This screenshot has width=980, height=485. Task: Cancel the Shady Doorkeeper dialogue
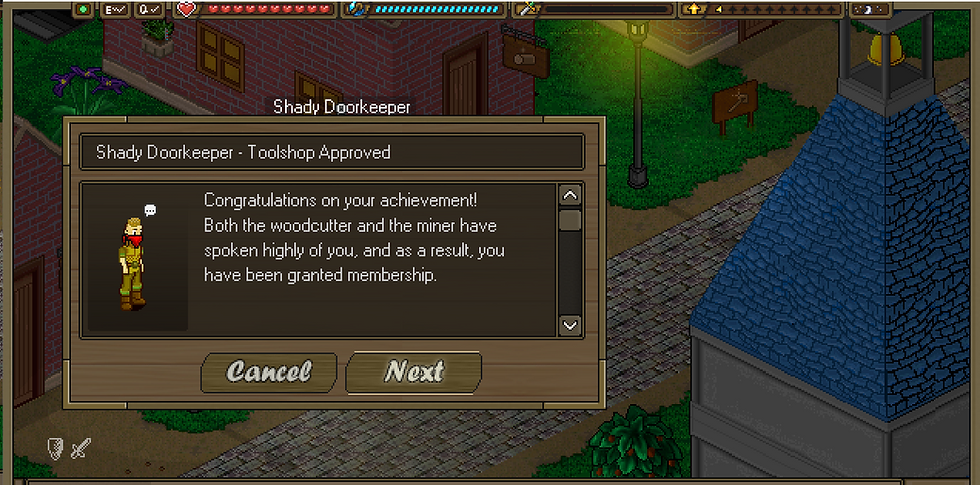(269, 372)
